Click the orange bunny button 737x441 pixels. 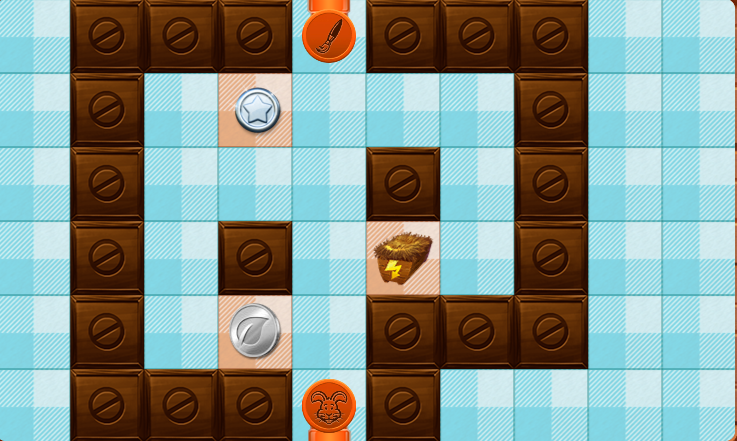click(x=329, y=405)
